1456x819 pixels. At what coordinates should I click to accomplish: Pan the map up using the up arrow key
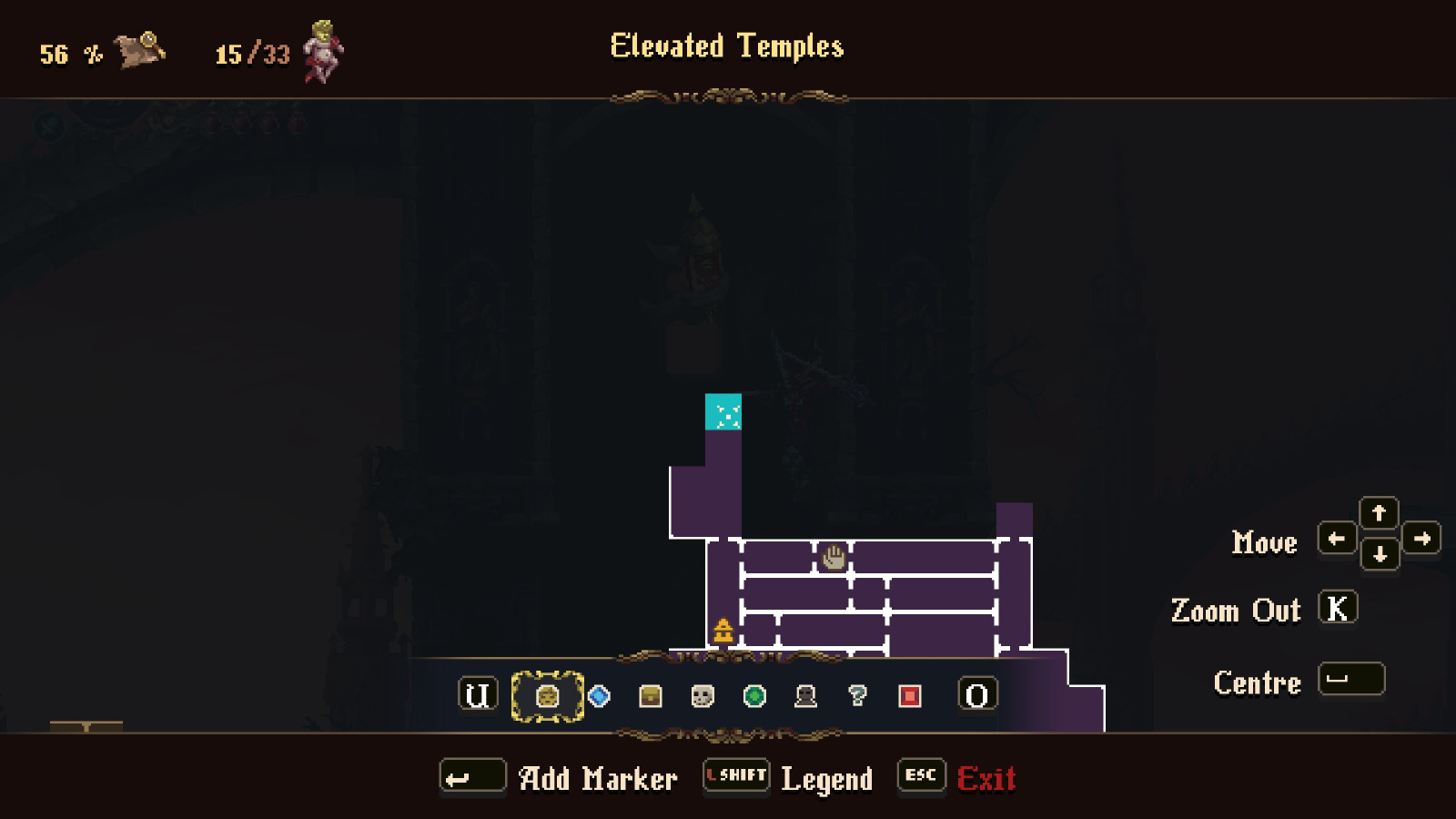[x=1379, y=514]
